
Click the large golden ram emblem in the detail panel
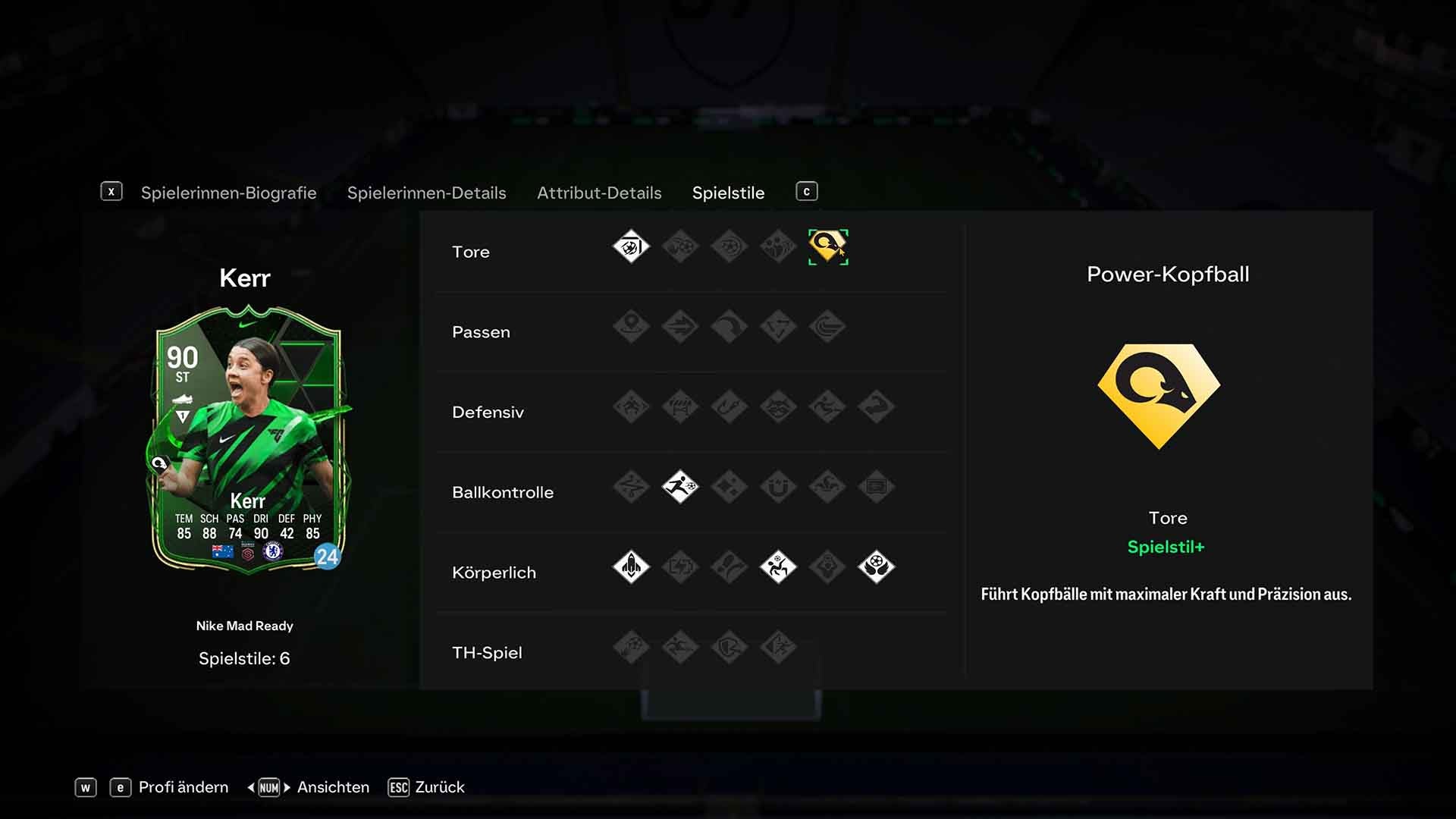(1158, 394)
